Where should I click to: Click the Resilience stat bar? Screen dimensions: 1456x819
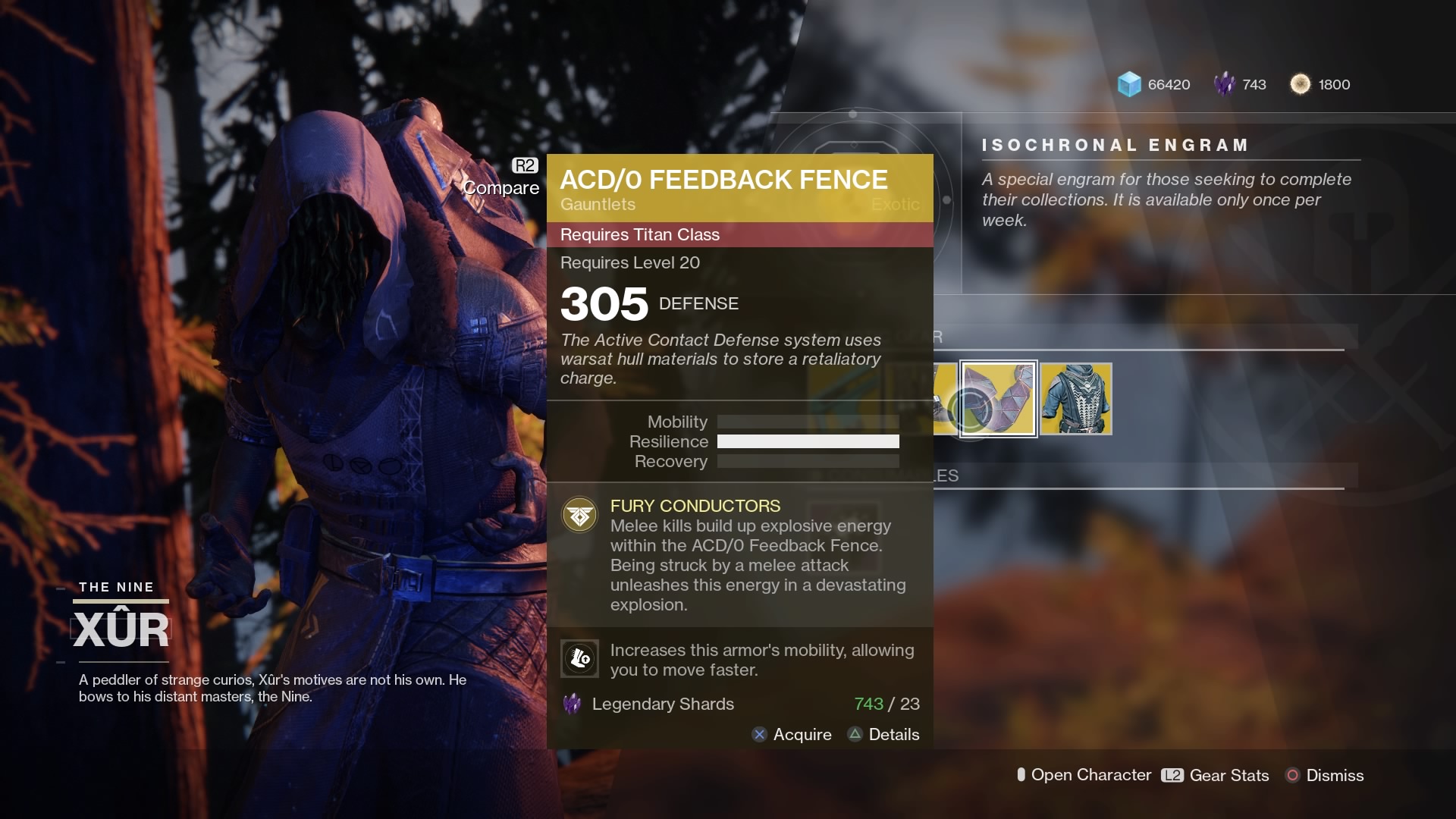pos(808,441)
